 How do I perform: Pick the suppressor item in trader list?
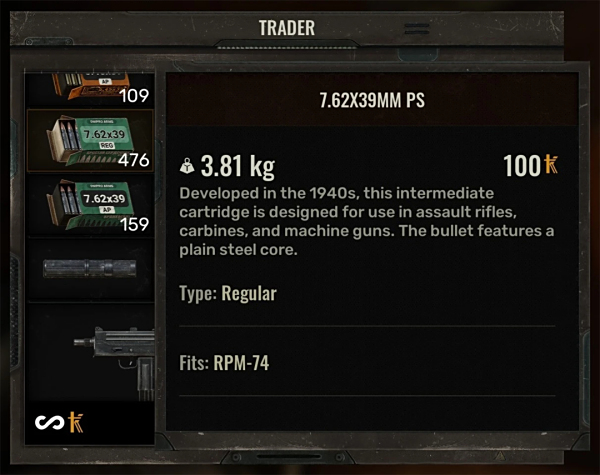click(89, 269)
